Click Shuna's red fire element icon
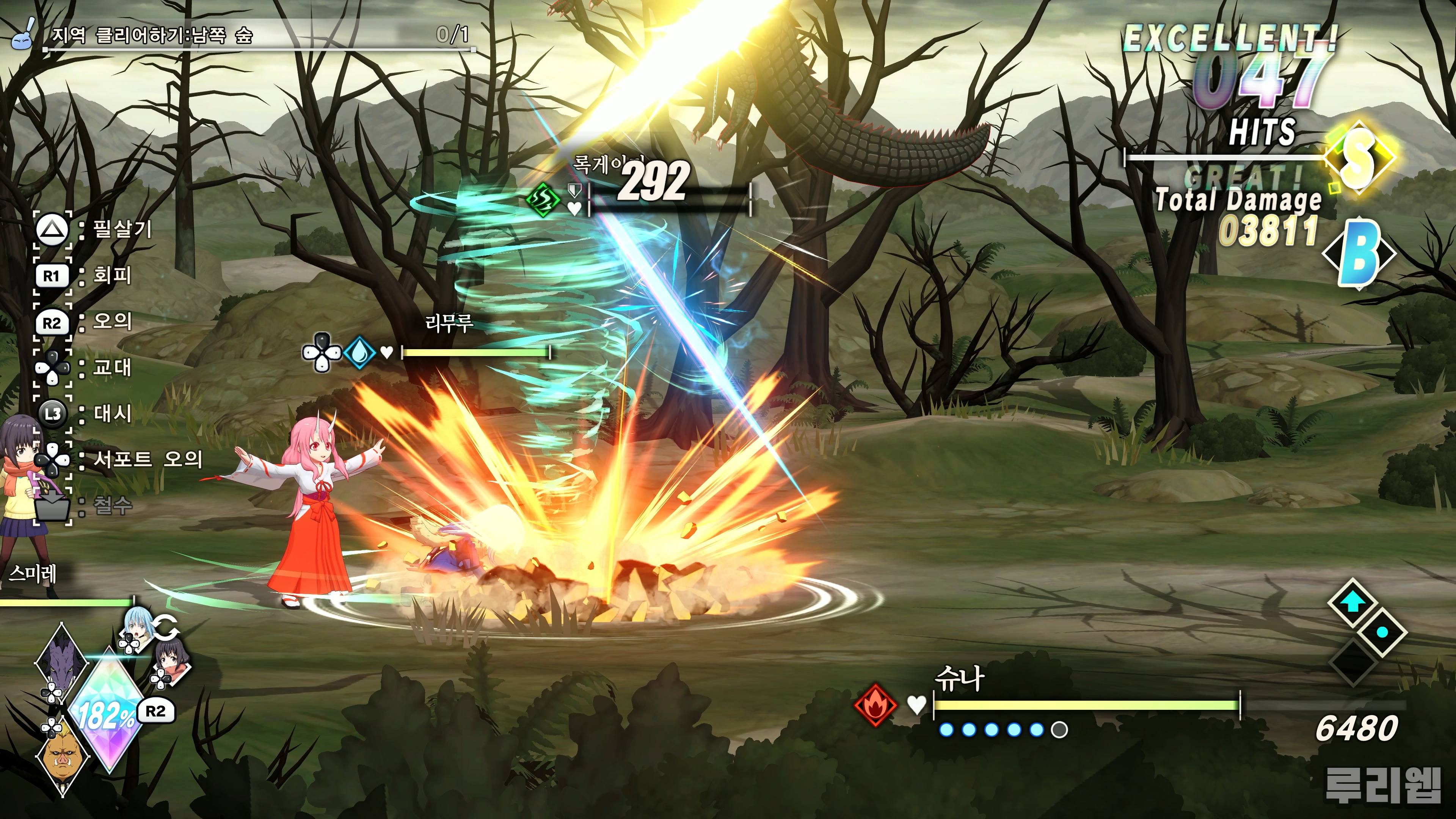 click(875, 705)
